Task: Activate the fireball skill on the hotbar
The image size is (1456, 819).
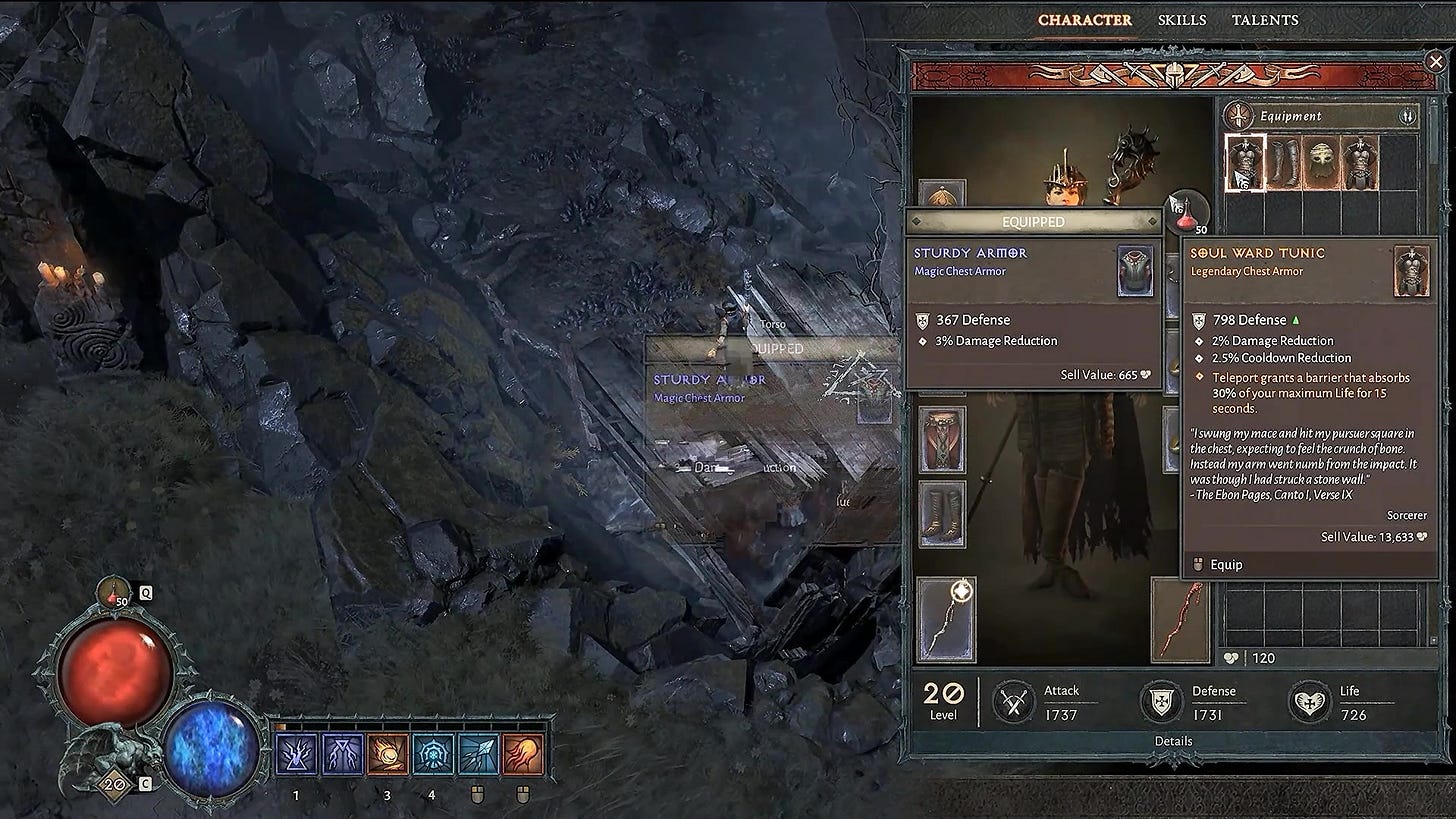Action: [x=388, y=755]
